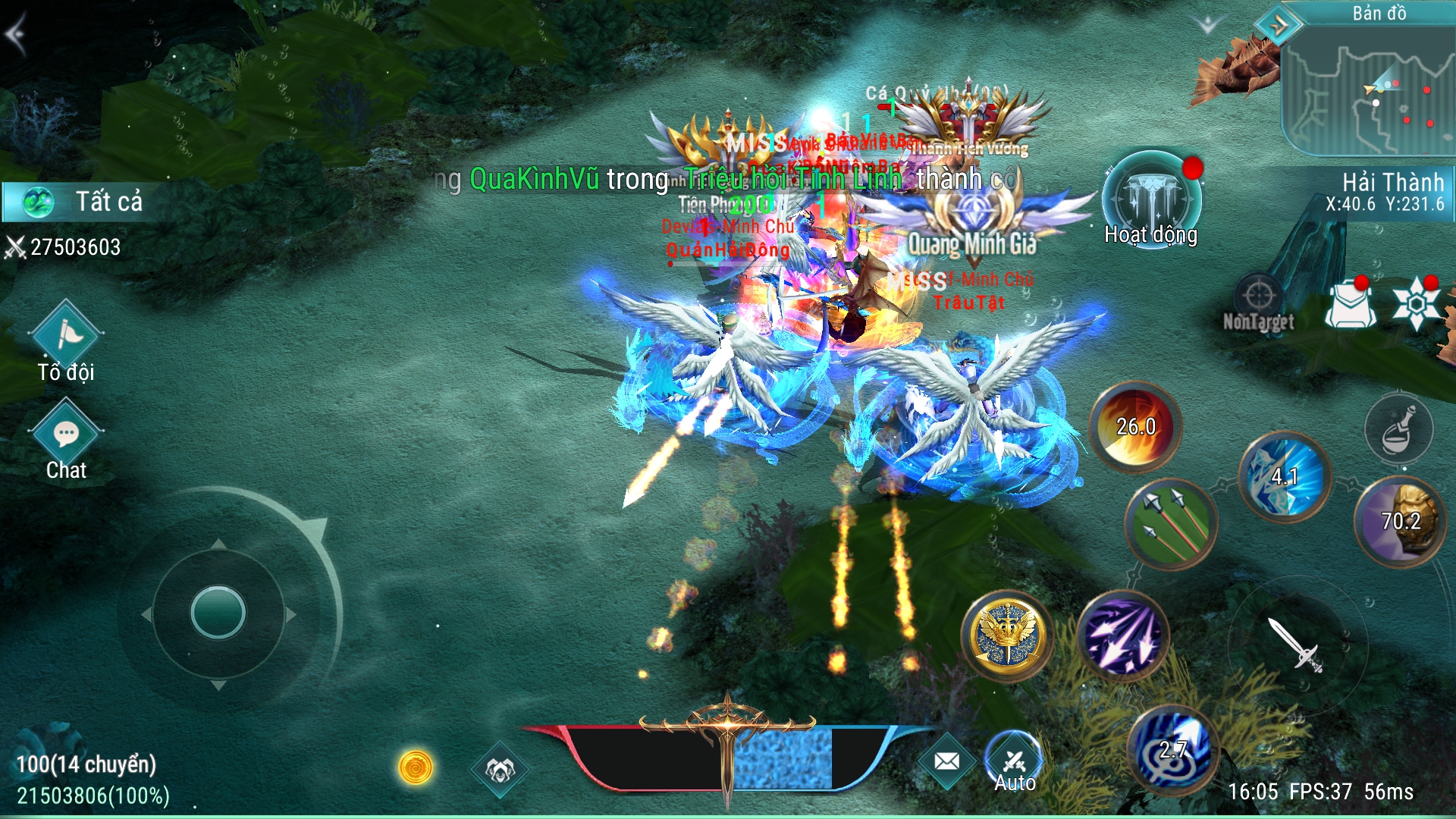
Task: Open the snowflake gear settings icon
Action: [1415, 303]
